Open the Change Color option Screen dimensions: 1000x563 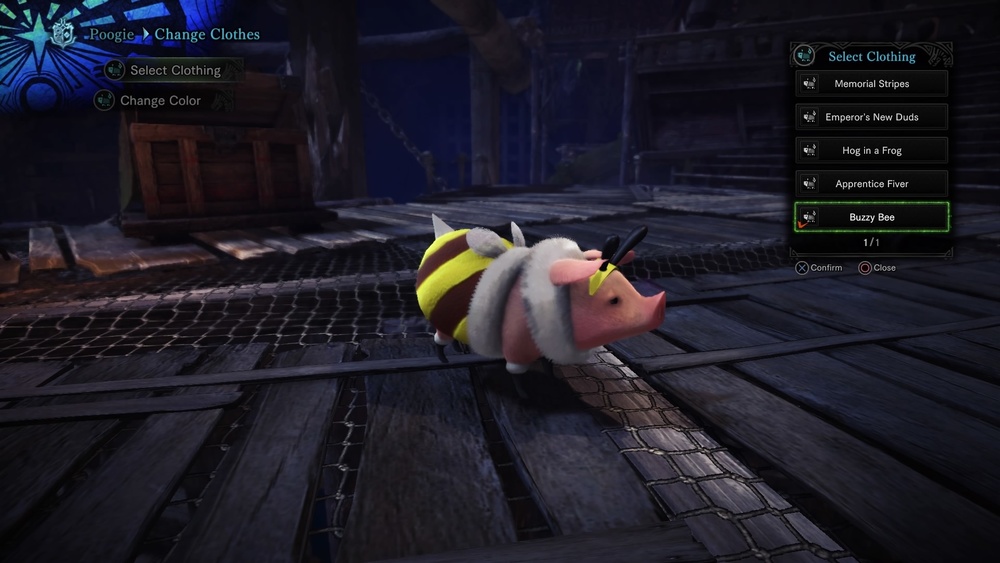tap(160, 101)
